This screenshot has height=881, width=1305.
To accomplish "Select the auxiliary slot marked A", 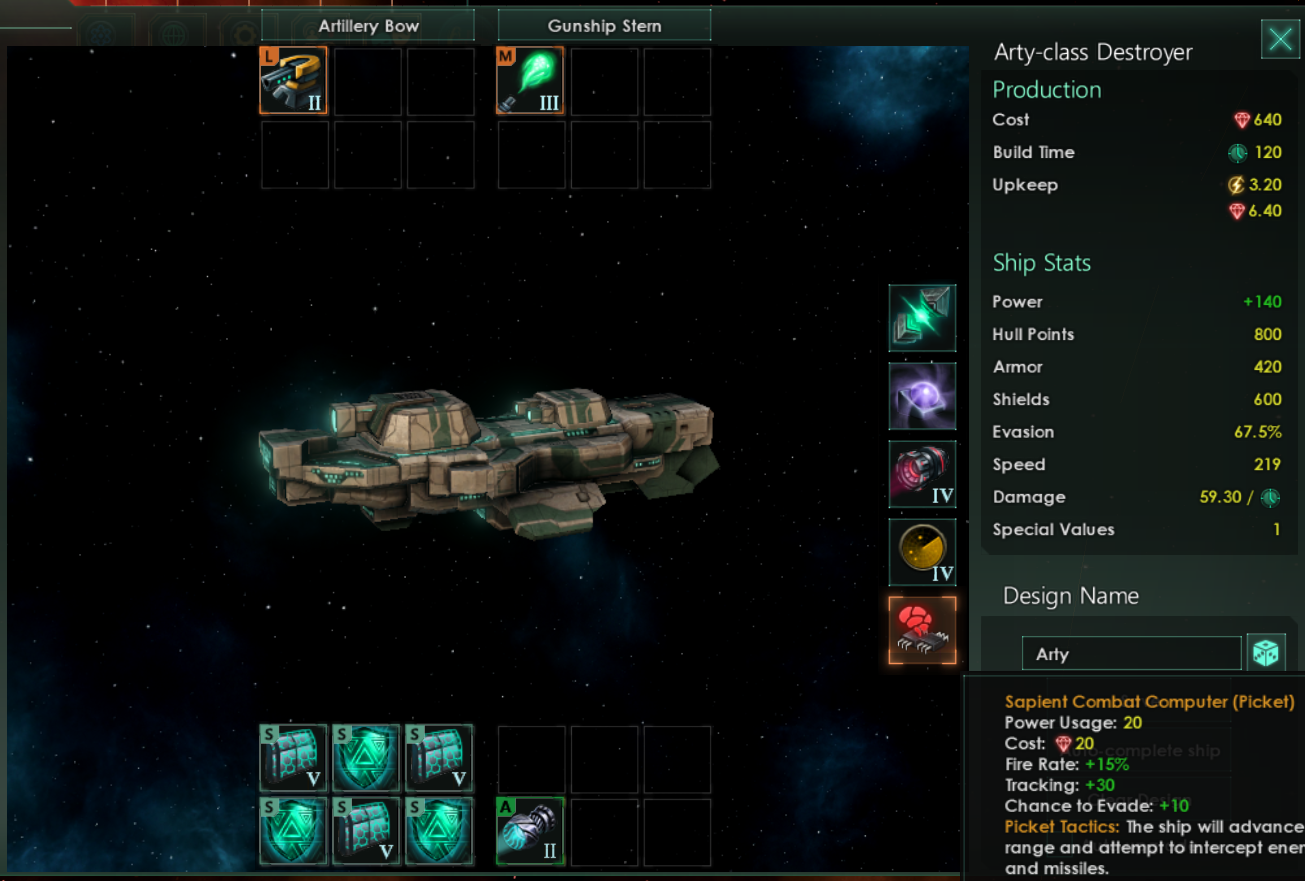I will [531, 831].
